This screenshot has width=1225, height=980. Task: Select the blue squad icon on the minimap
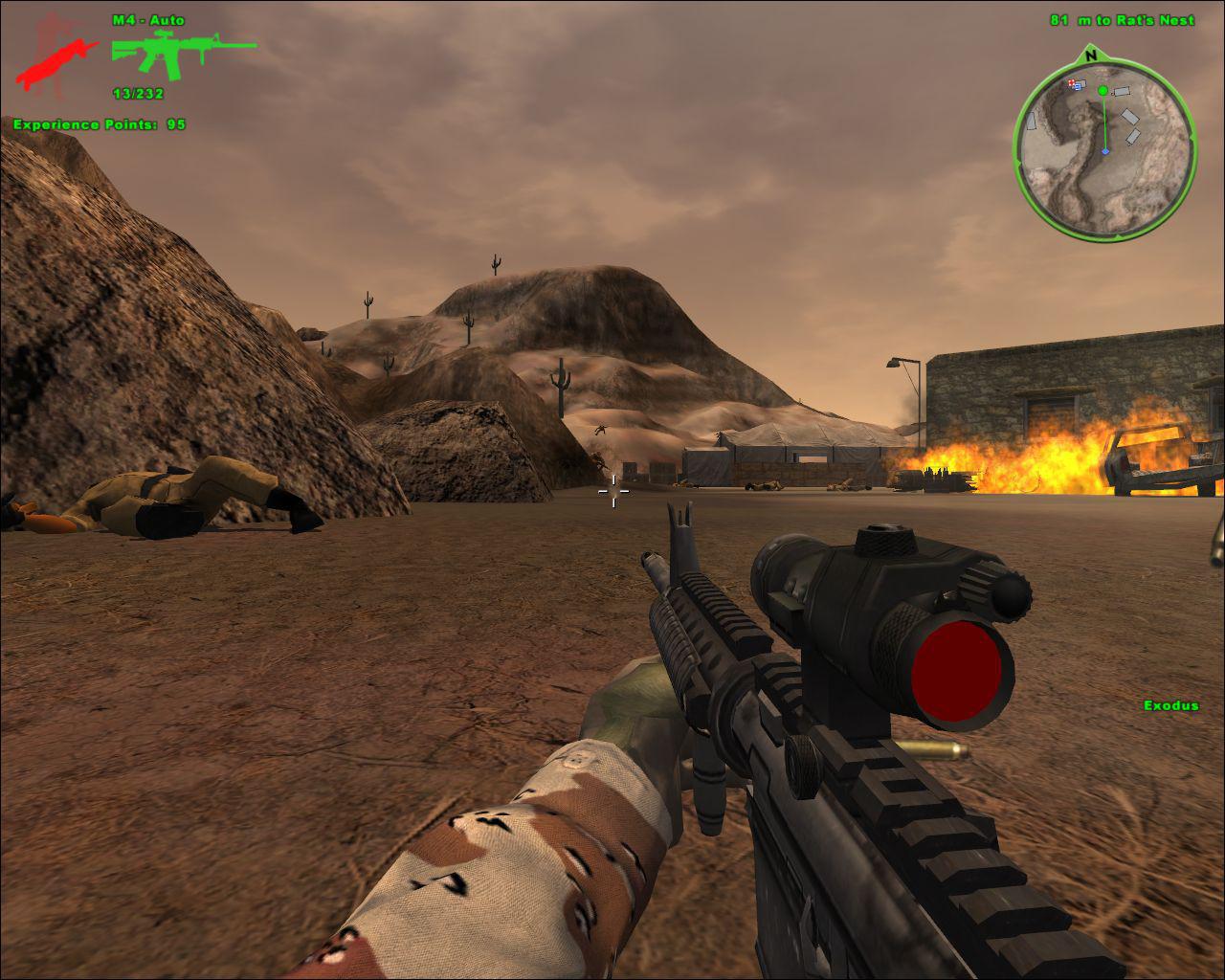pyautogui.click(x=1078, y=88)
